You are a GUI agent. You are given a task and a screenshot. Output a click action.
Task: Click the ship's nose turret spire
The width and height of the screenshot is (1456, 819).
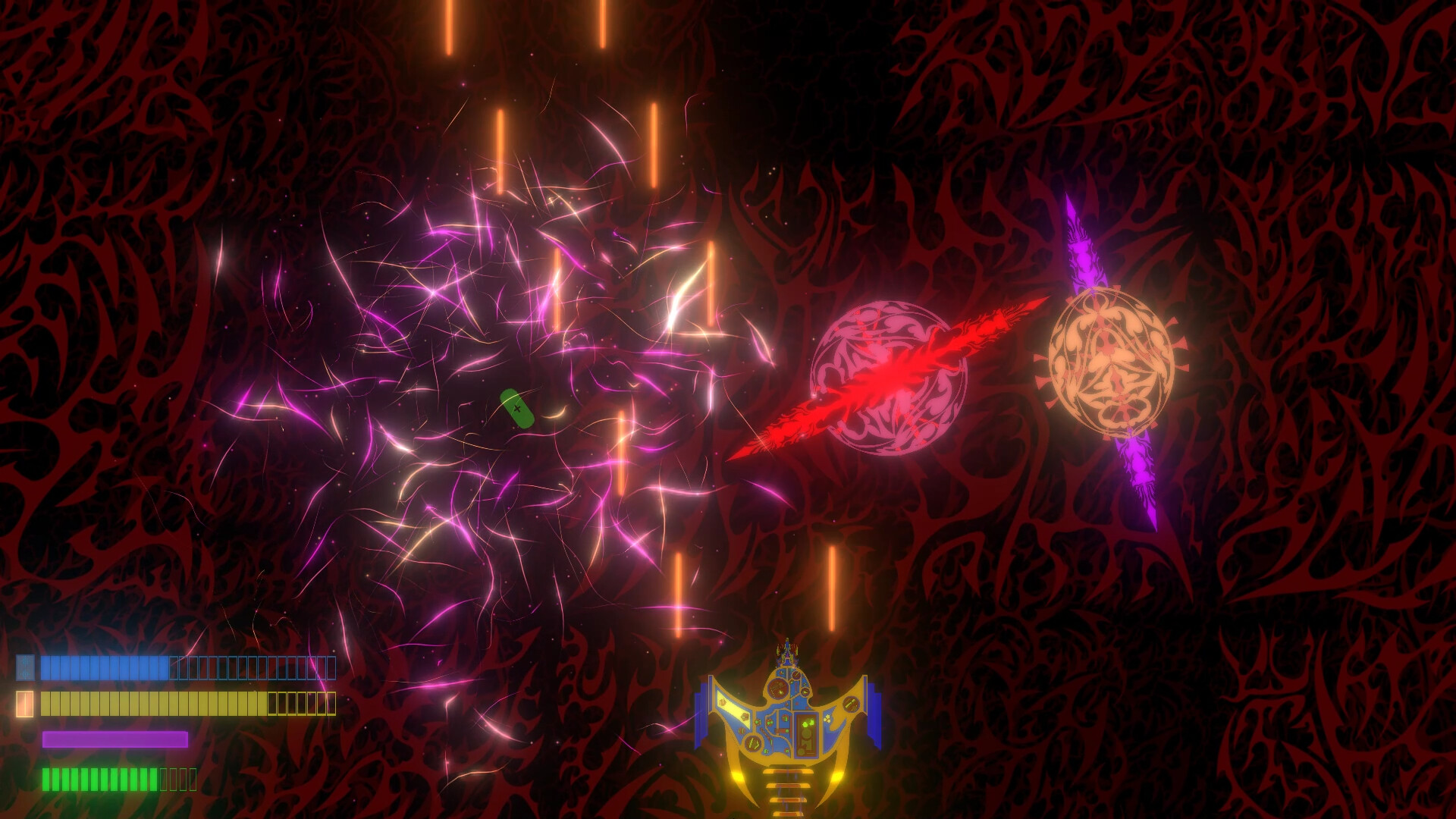point(788,652)
